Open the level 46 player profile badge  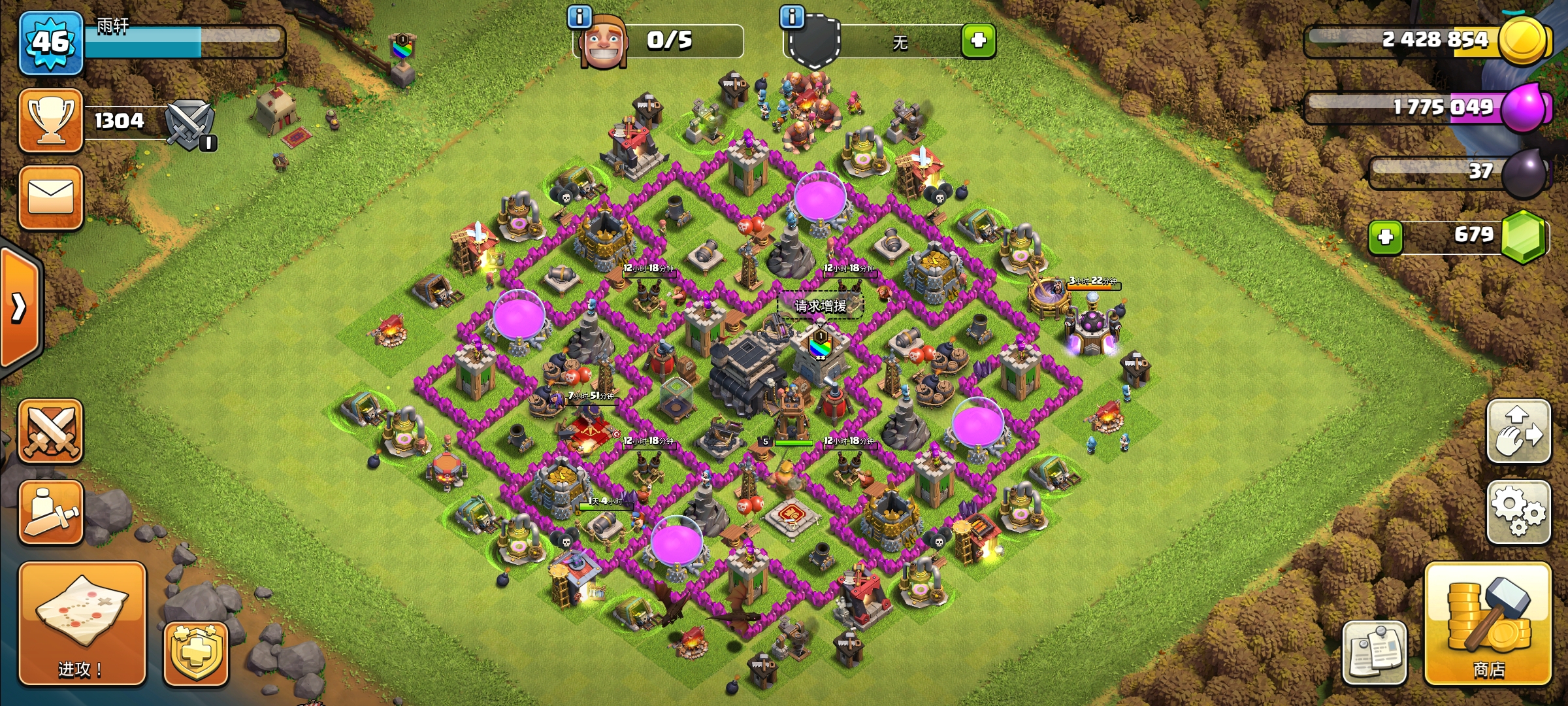51,43
